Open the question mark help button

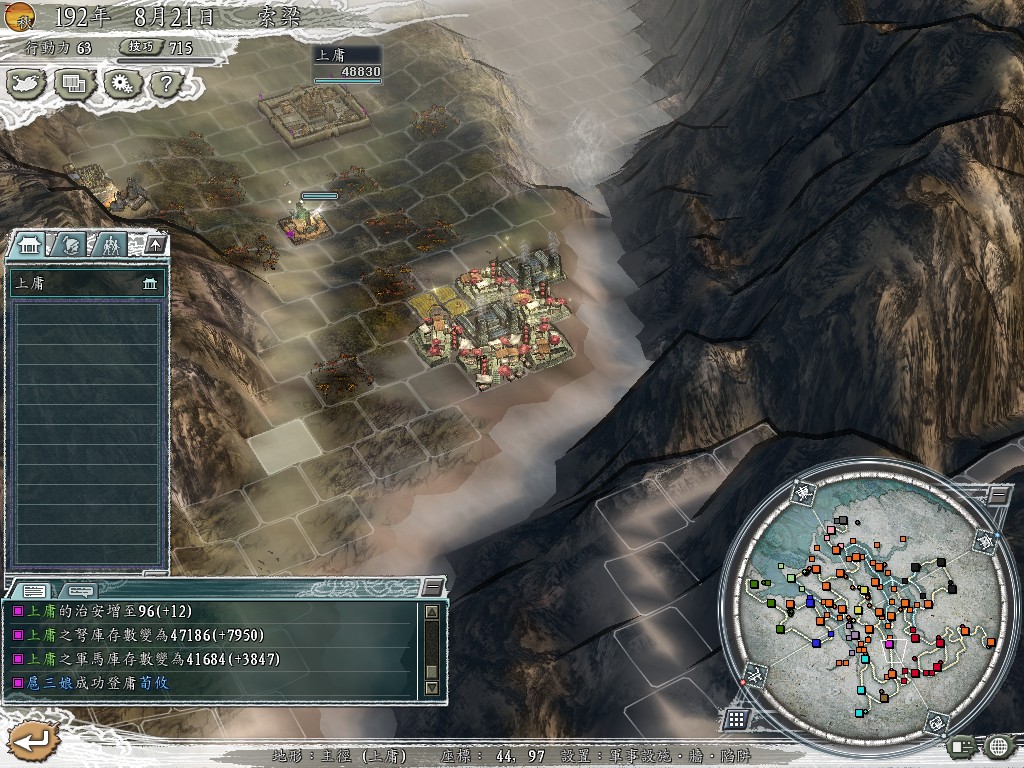[166, 83]
